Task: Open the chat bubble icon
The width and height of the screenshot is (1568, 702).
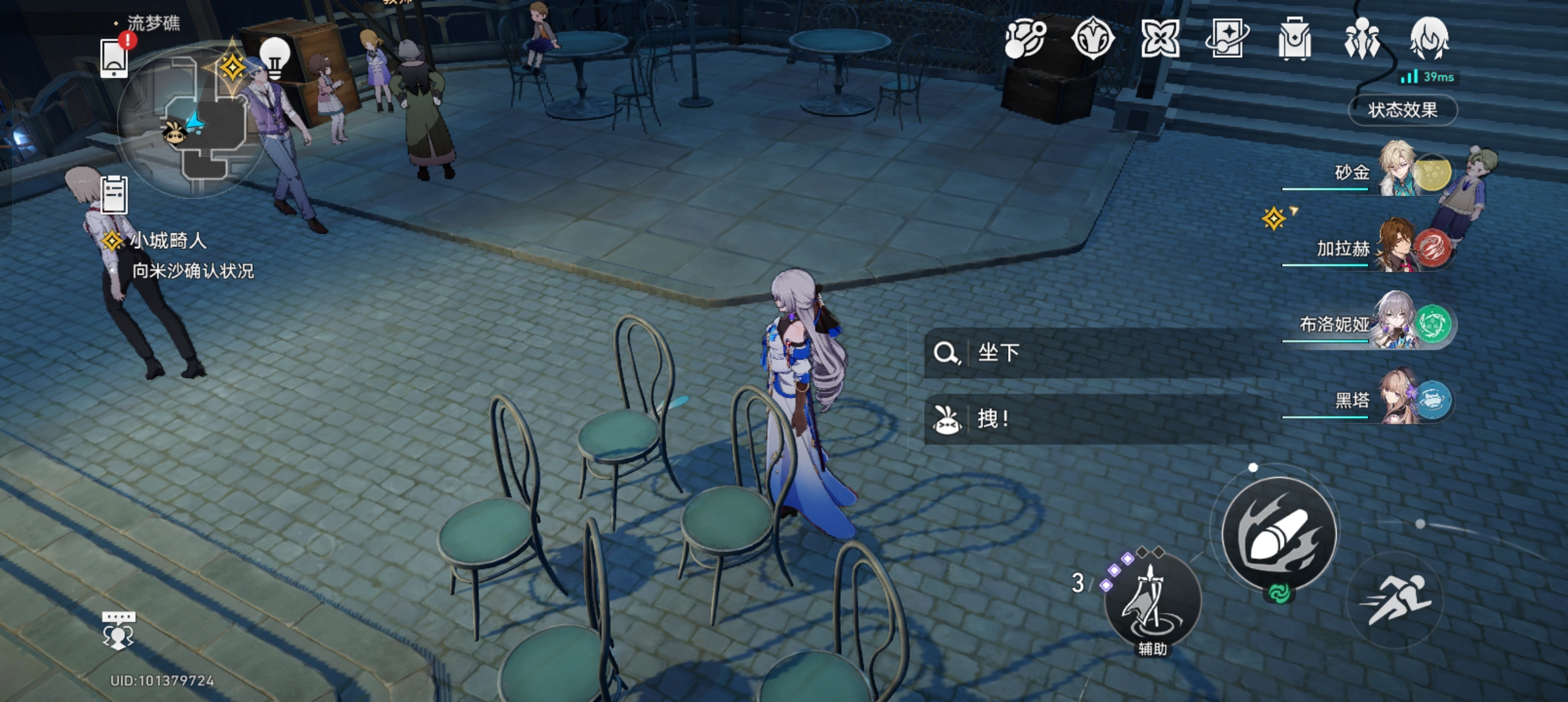Action: (118, 629)
